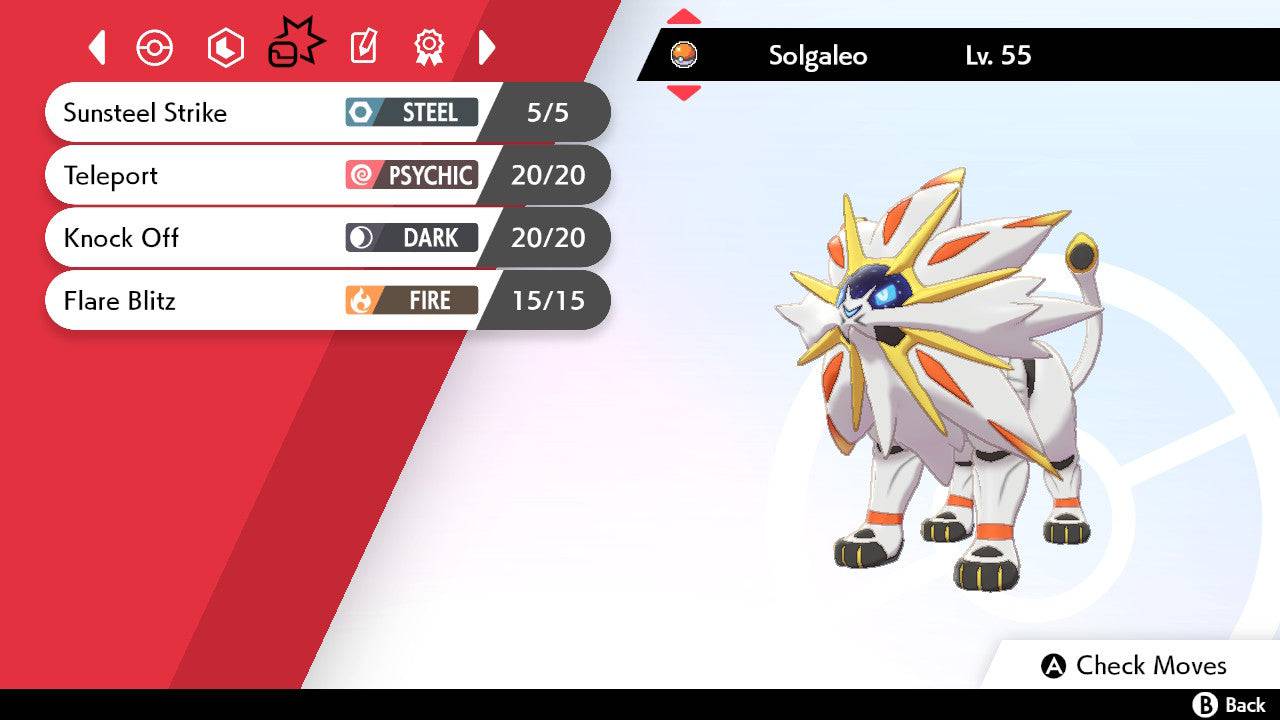This screenshot has height=720, width=1280.
Task: Select the moves tab star icon
Action: (296, 44)
